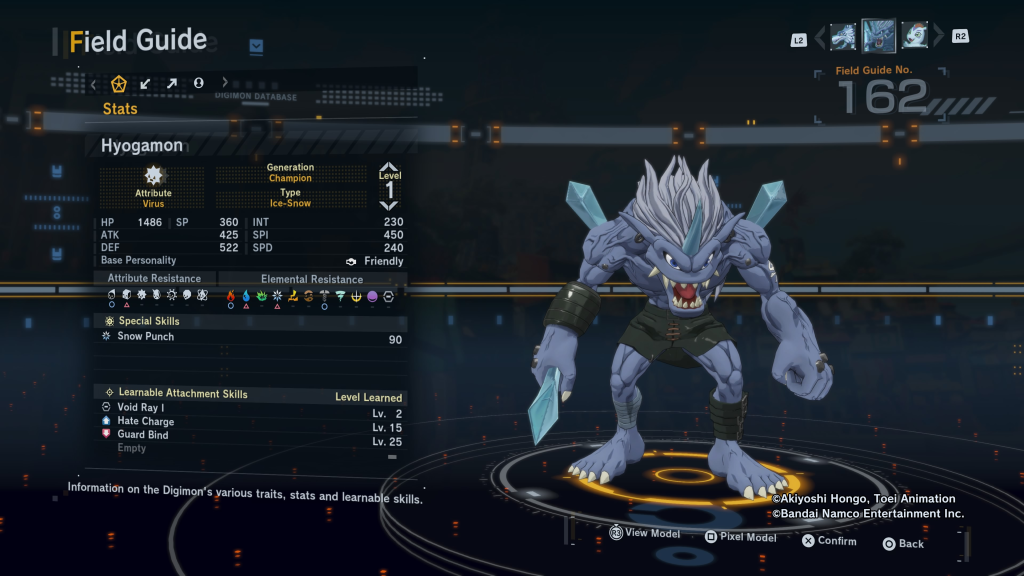
Task: Select the Guard Bind skill row
Action: pos(250,435)
